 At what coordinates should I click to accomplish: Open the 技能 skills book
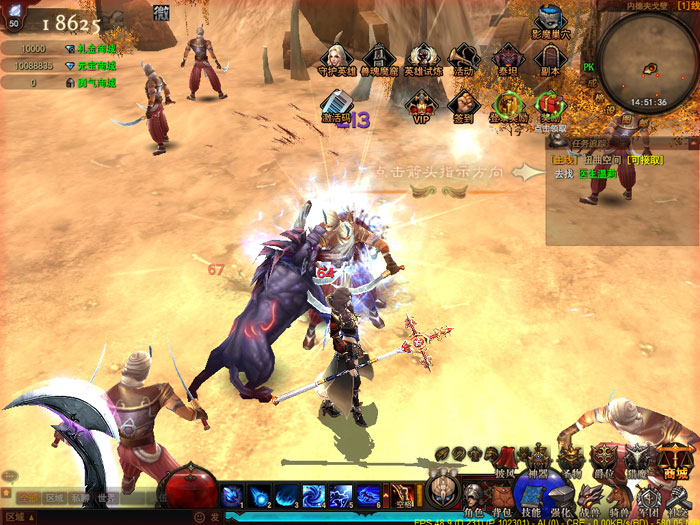[x=531, y=498]
